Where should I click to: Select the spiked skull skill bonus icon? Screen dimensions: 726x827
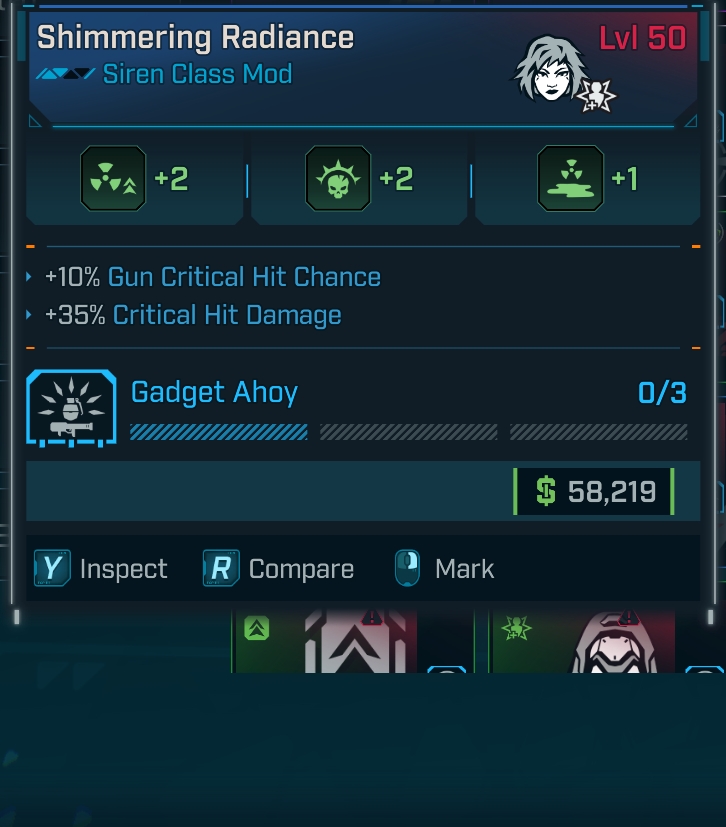(338, 179)
